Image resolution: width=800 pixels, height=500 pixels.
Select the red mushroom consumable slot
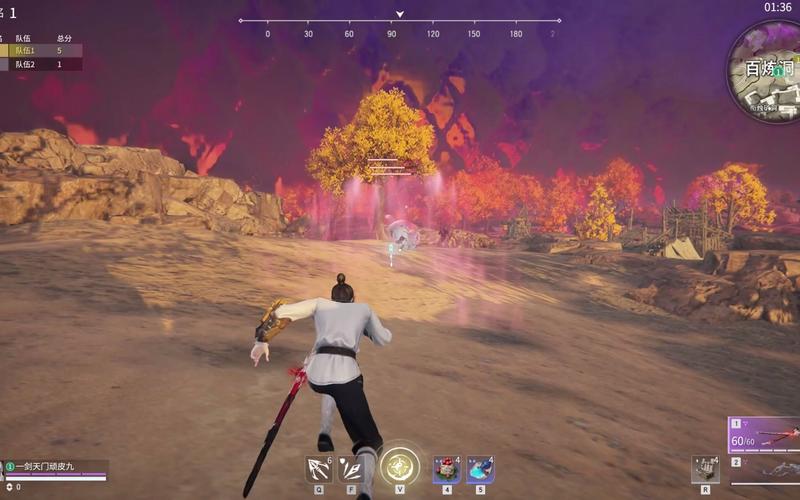click(x=446, y=468)
